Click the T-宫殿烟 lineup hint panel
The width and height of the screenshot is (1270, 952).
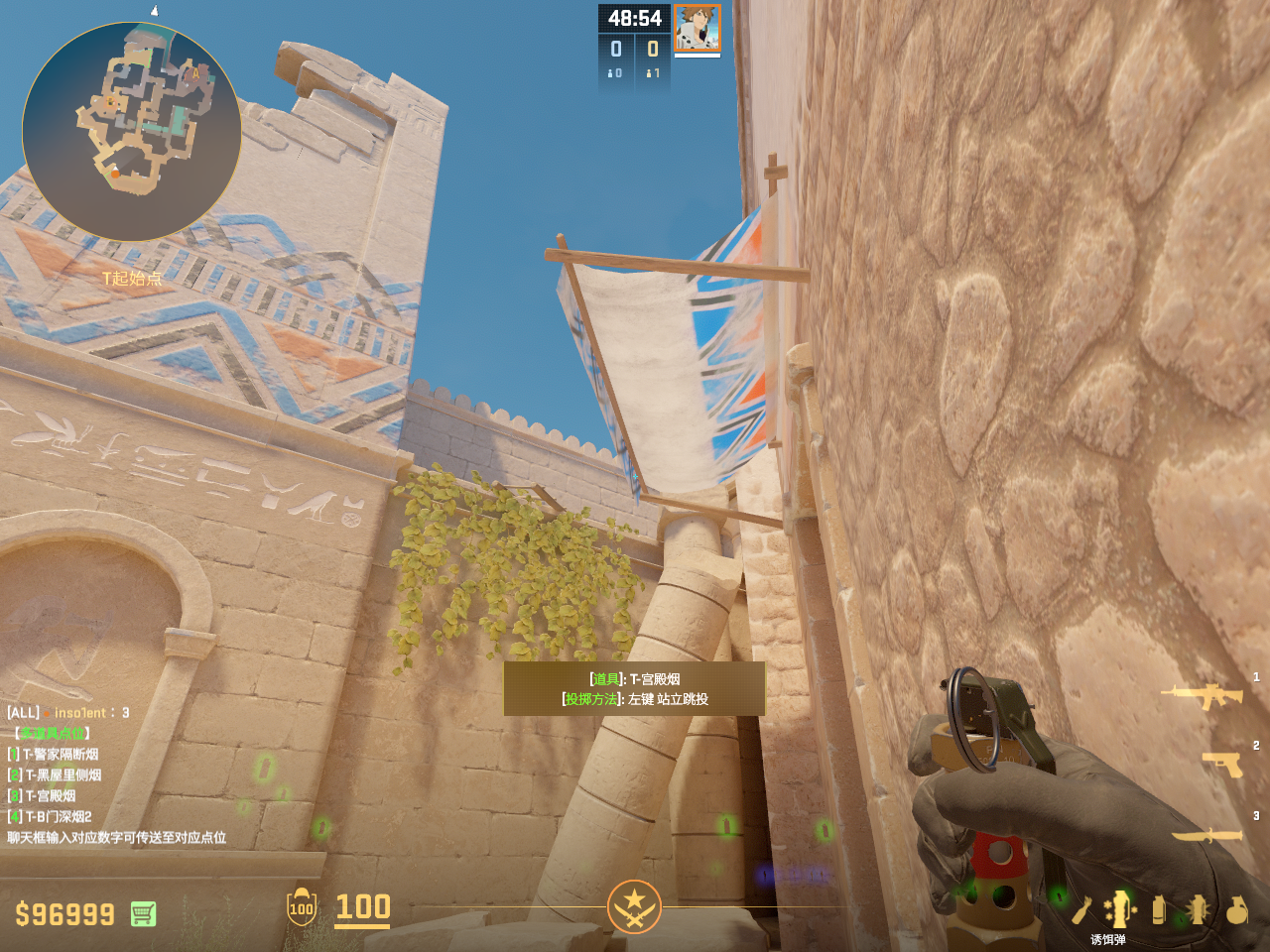[634, 689]
